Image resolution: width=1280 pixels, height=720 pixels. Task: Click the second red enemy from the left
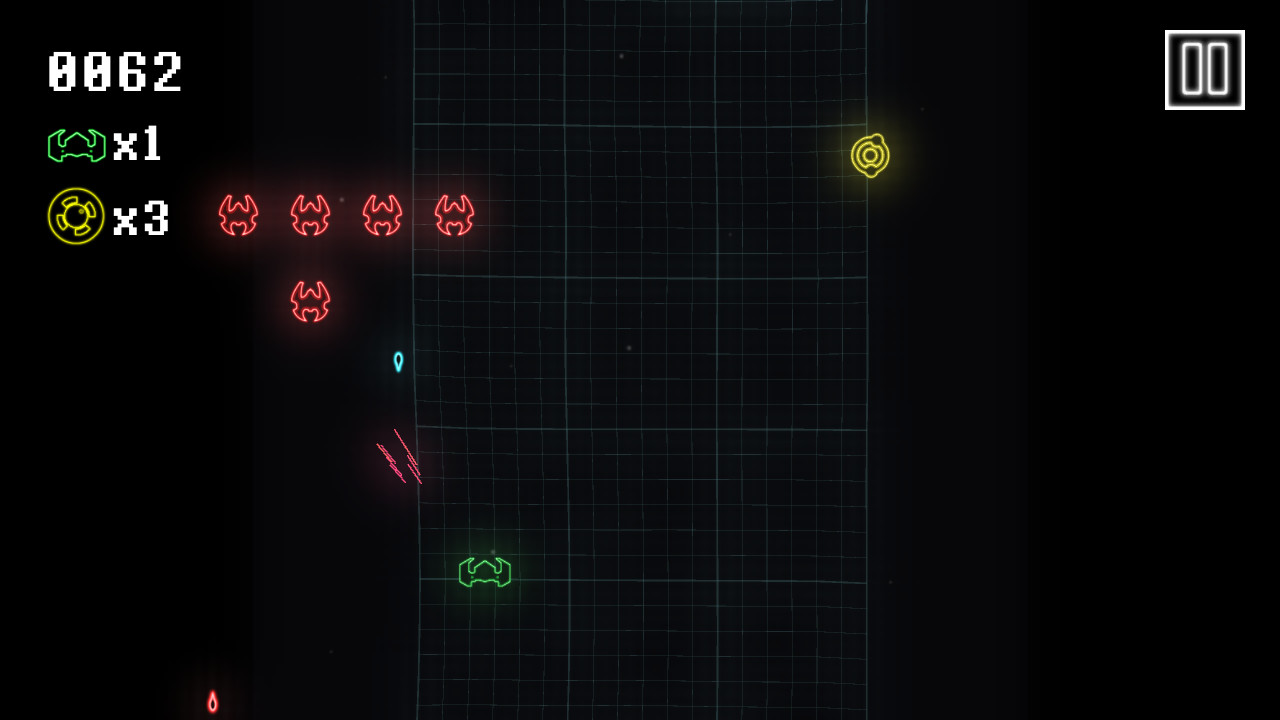point(310,215)
